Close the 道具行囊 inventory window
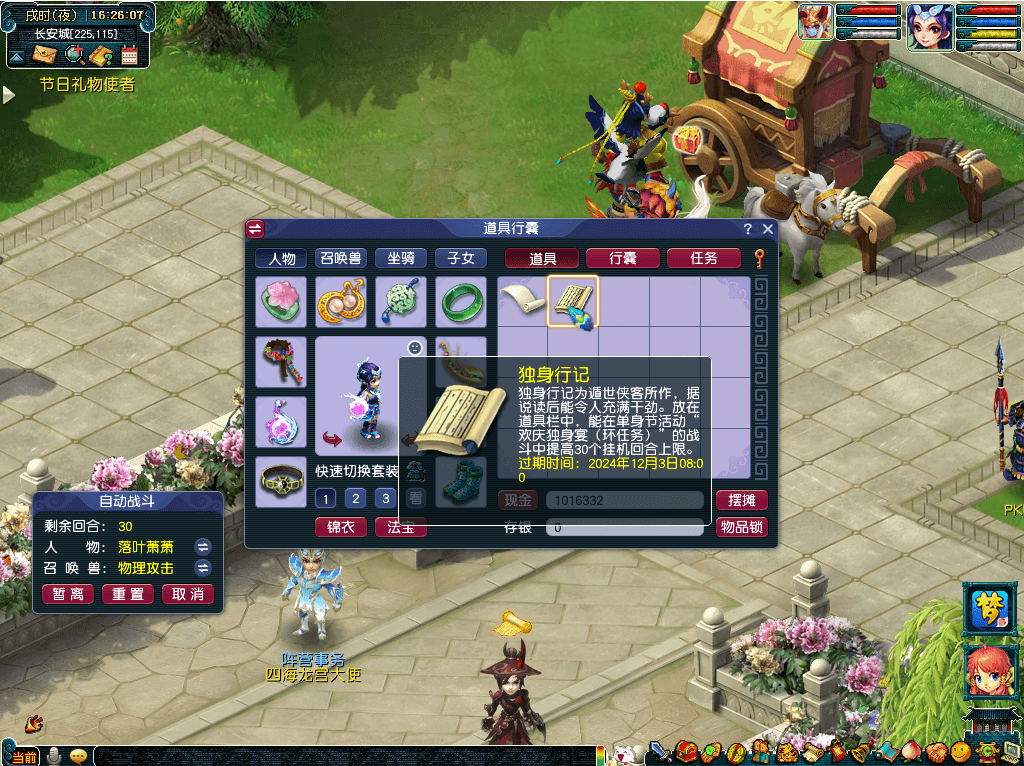Screen dimensions: 1024x766 [768, 229]
